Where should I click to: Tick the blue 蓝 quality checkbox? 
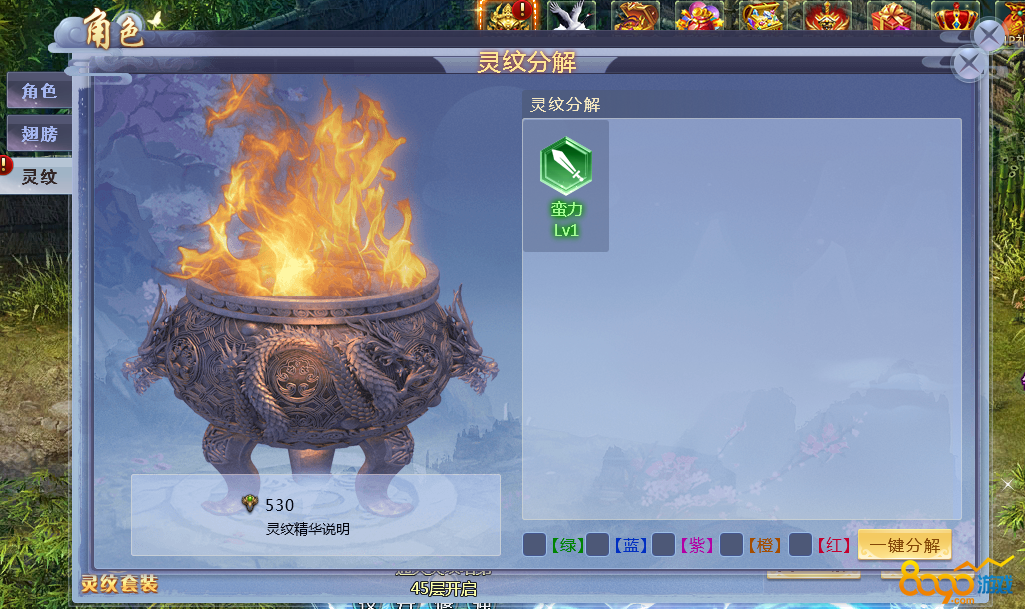pos(598,545)
